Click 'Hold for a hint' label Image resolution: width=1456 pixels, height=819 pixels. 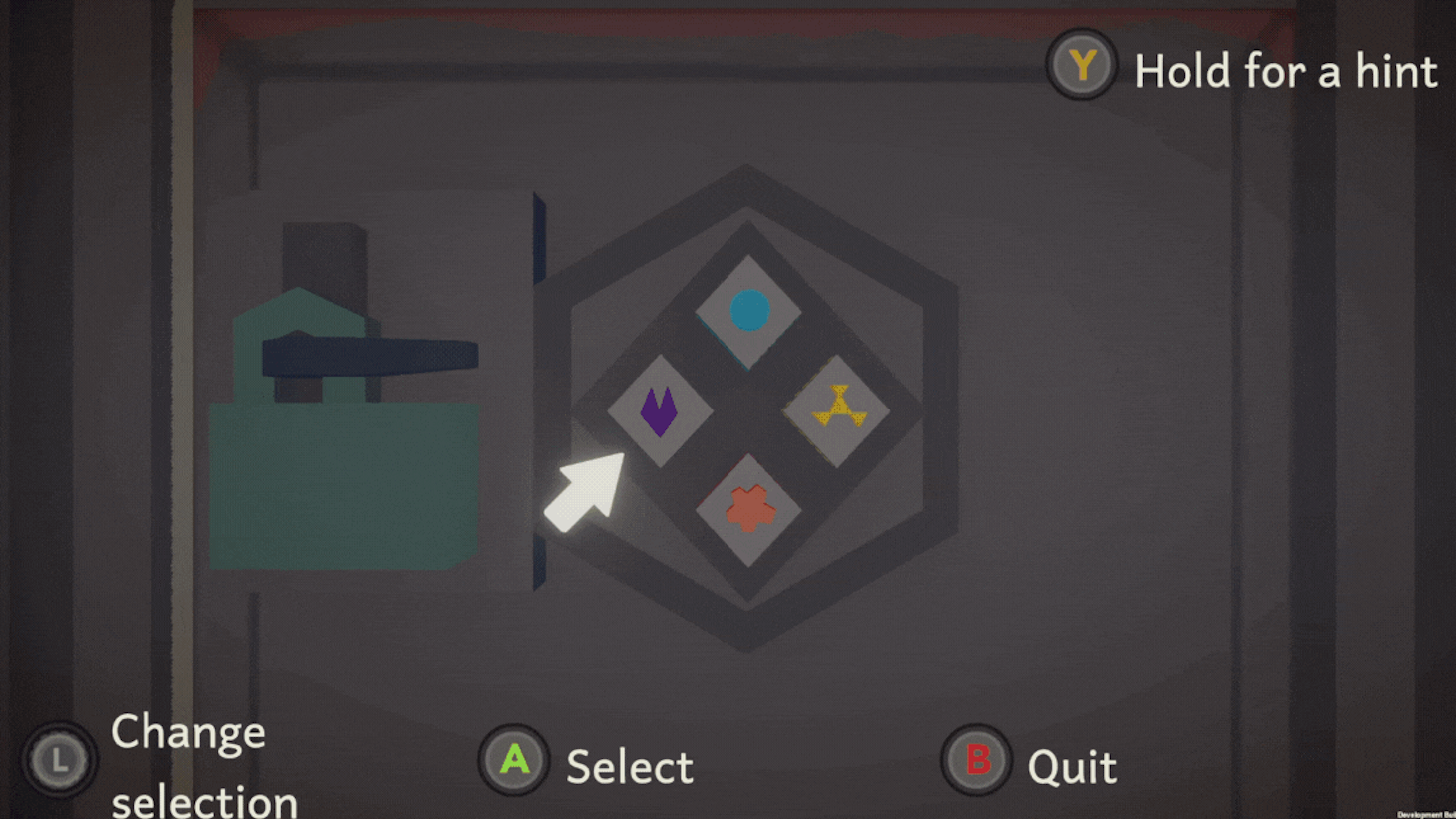(x=1287, y=71)
